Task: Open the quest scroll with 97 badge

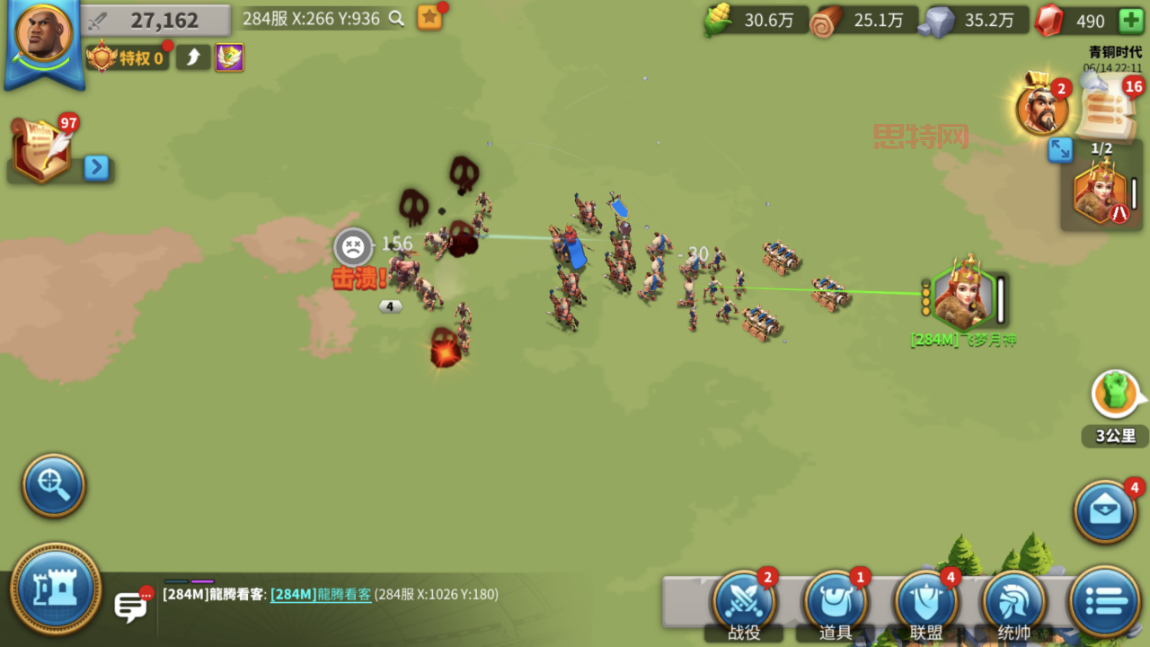Action: pos(41,150)
